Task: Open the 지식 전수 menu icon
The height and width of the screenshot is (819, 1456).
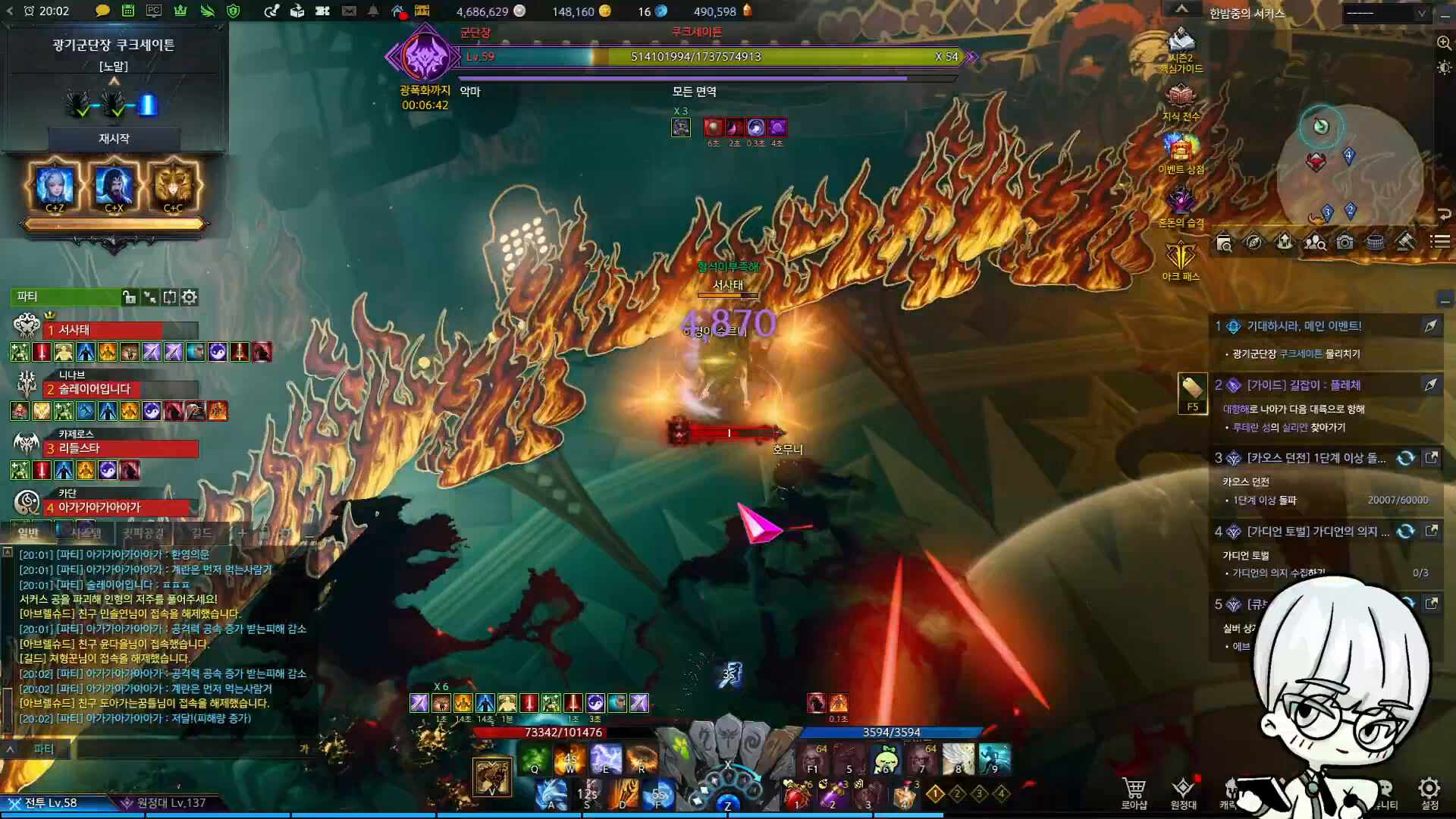Action: click(1181, 99)
